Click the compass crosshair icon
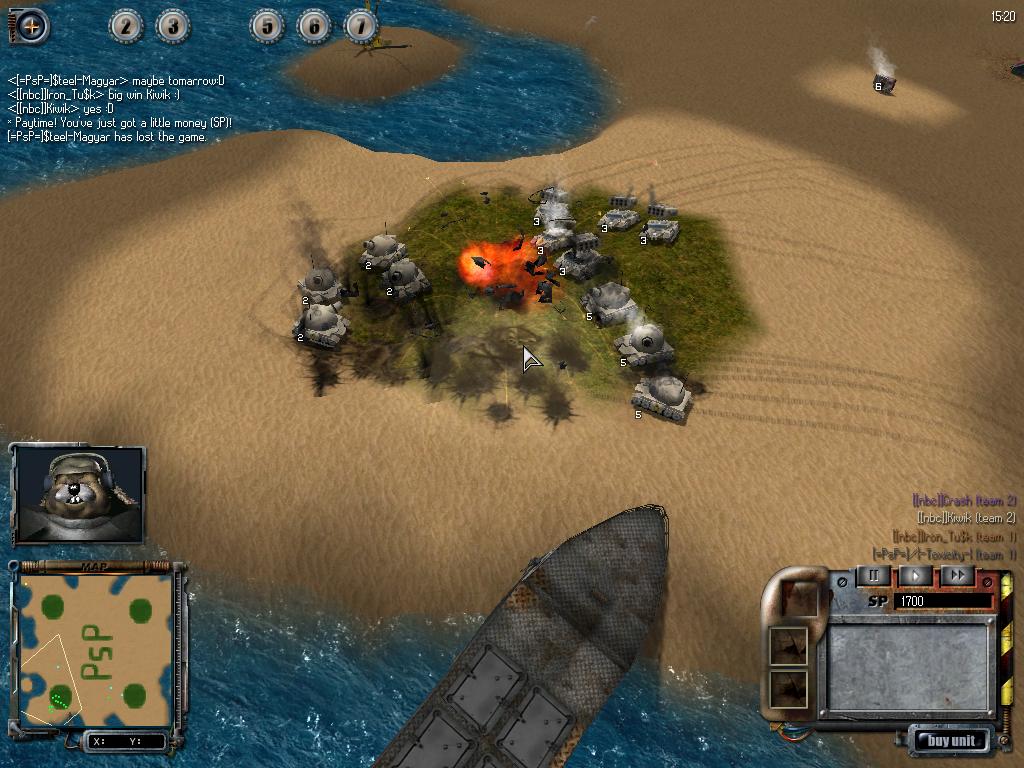 [30, 26]
